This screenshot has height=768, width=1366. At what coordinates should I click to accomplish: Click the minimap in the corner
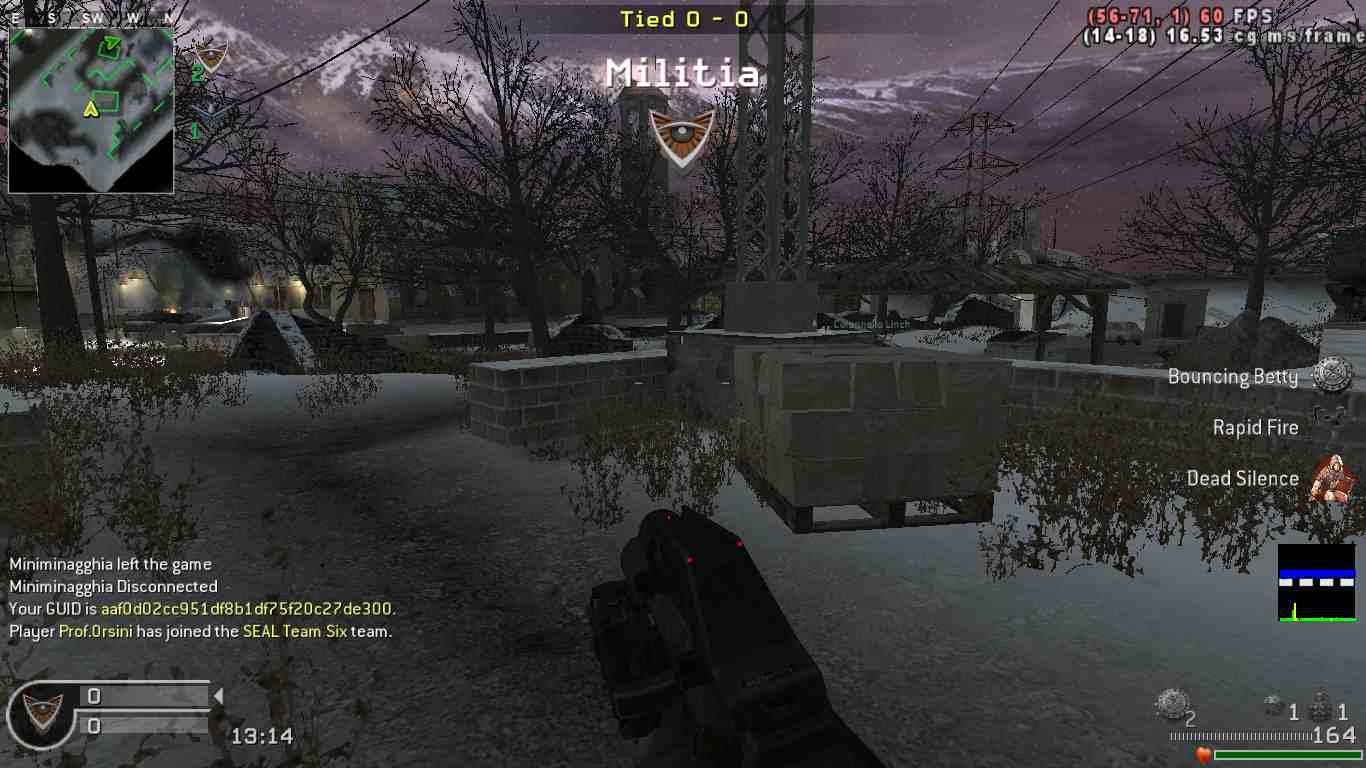tap(91, 110)
